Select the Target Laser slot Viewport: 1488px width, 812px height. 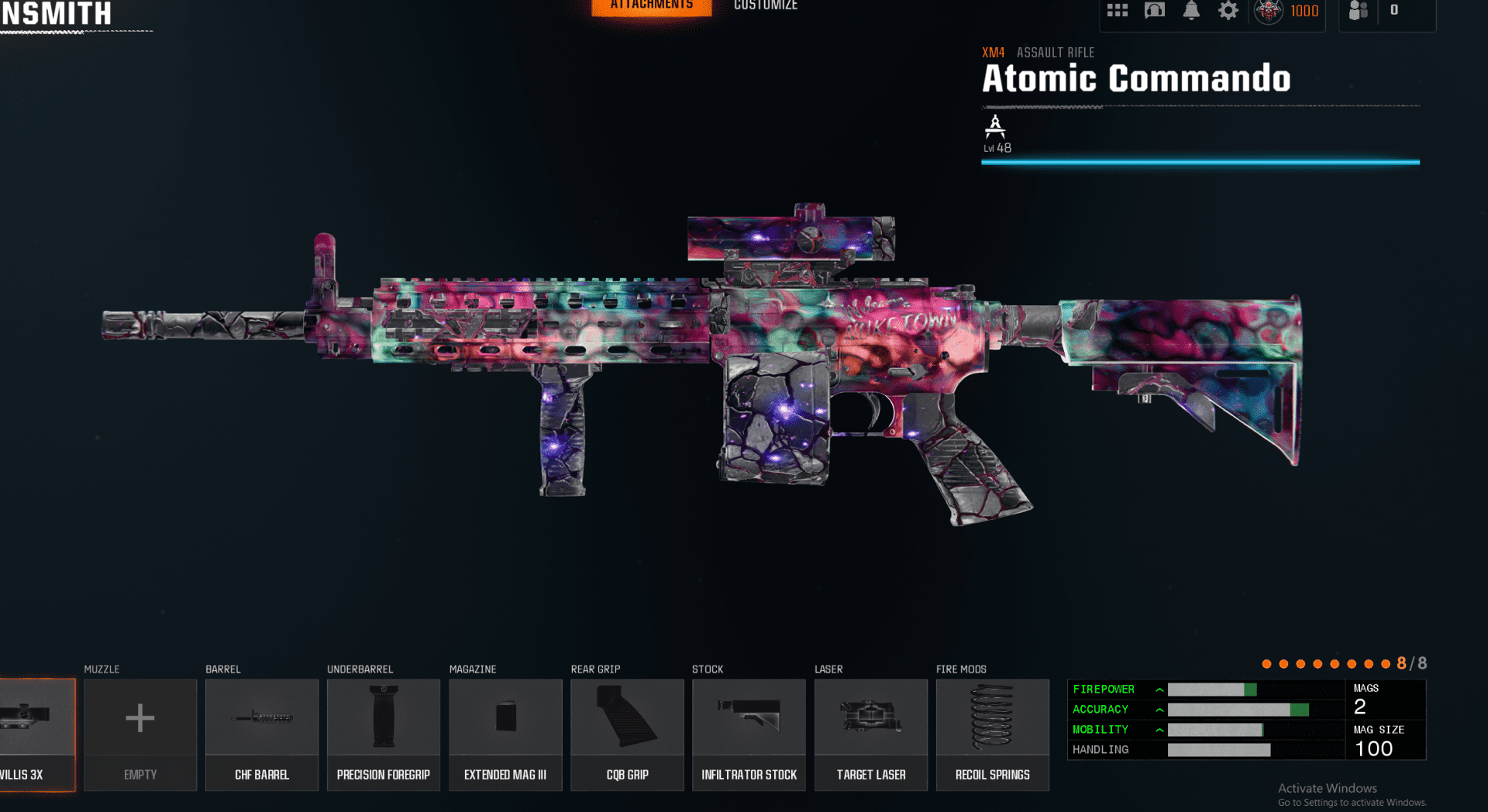[x=871, y=734]
